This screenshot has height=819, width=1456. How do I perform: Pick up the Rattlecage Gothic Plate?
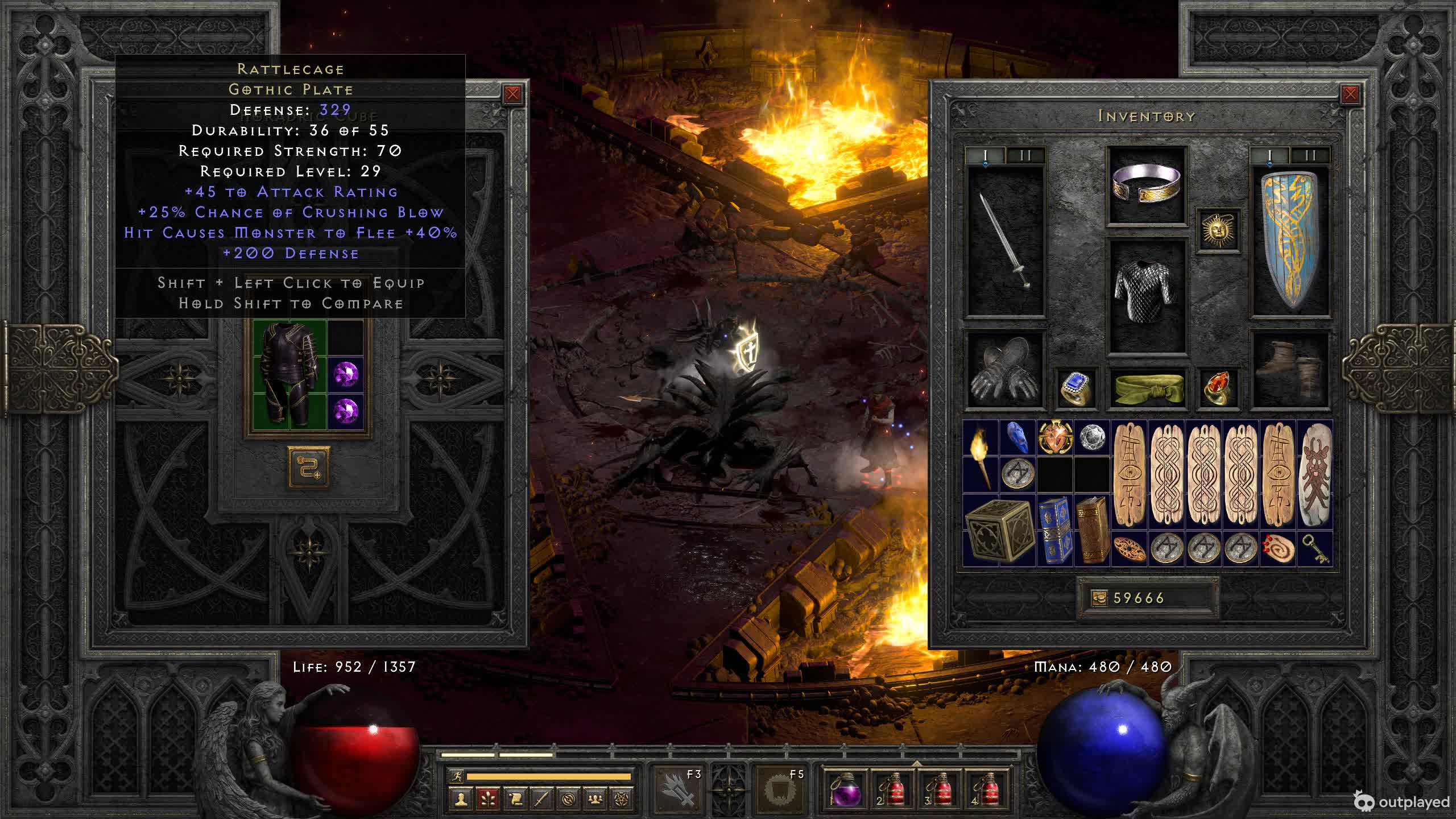point(289,374)
